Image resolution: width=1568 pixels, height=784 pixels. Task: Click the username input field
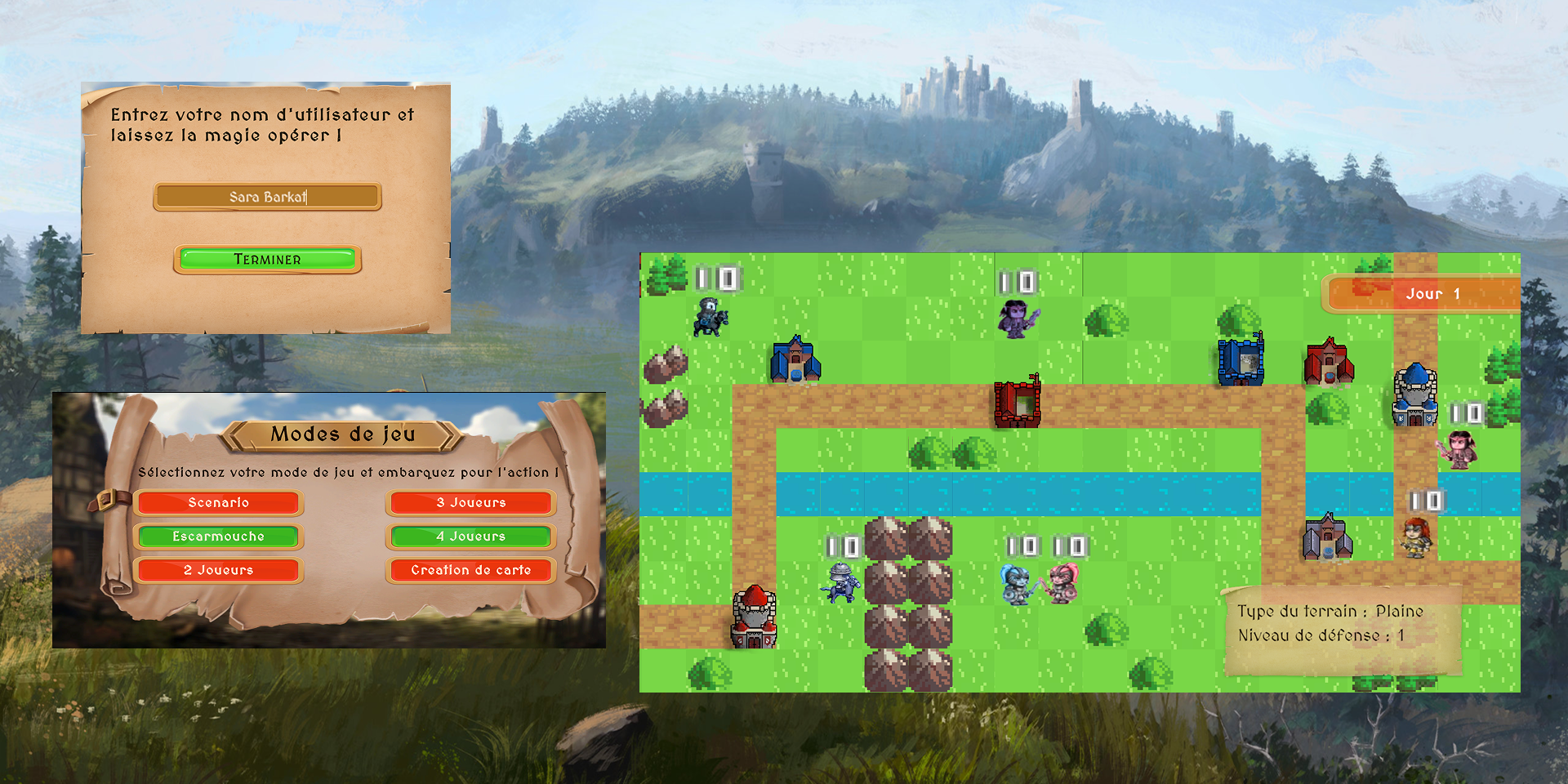[267, 197]
